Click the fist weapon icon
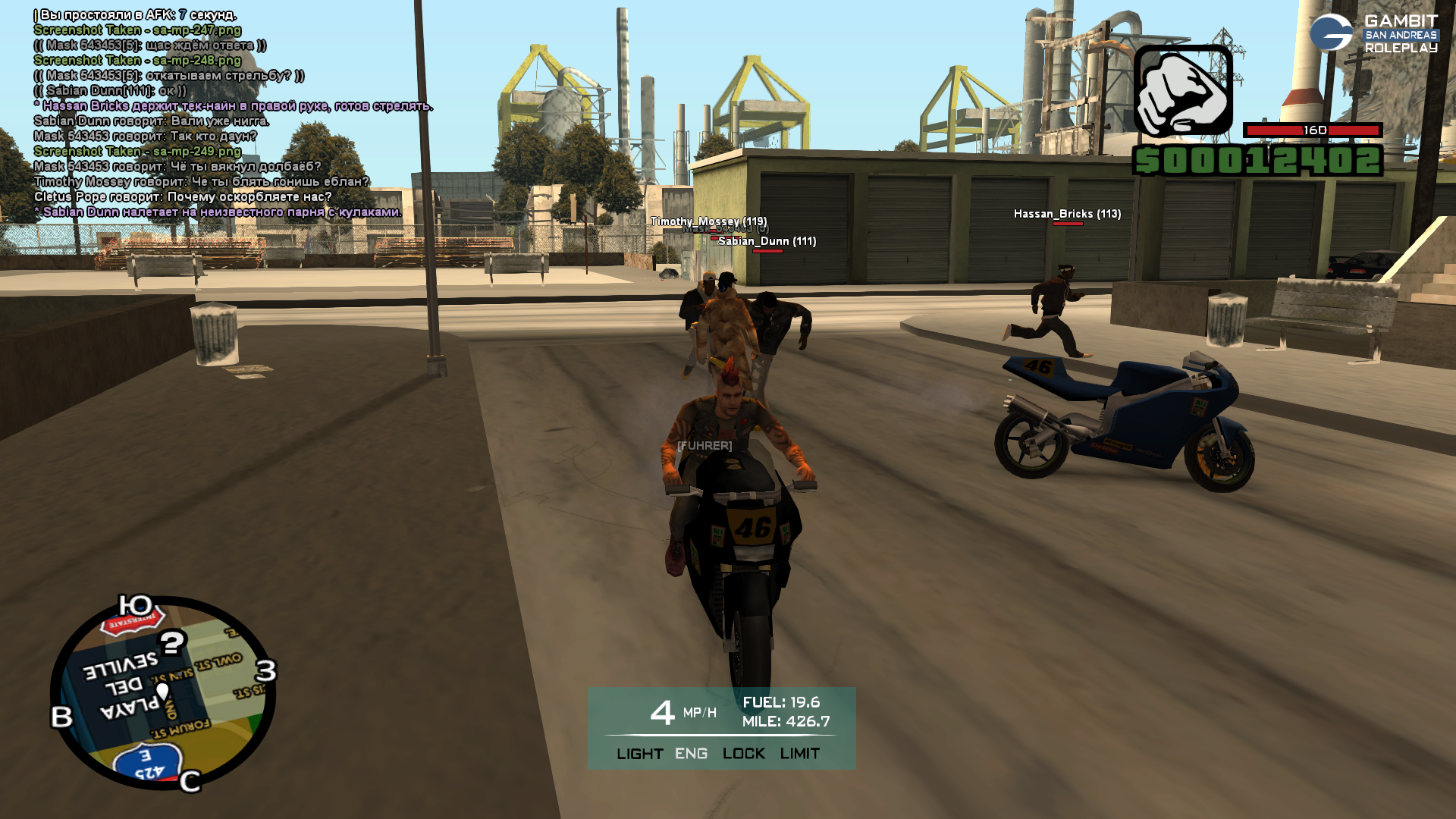This screenshot has width=1456, height=819. click(1182, 90)
